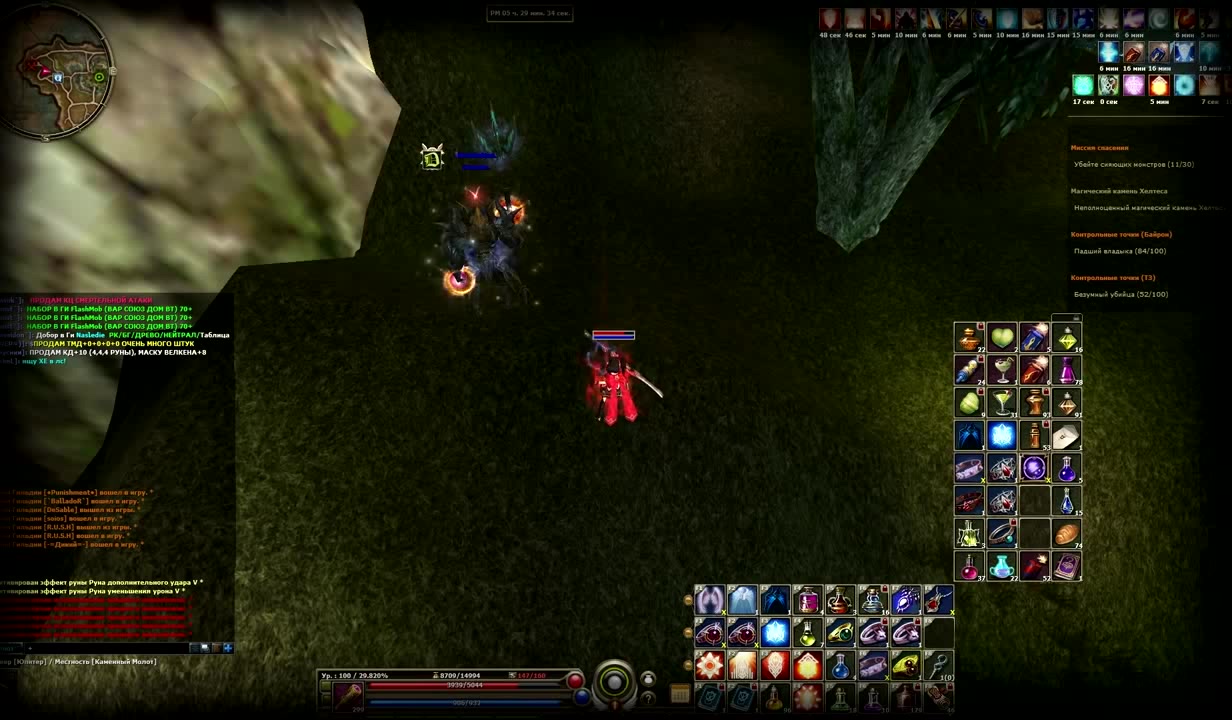Screen dimensions: 1232x720
Task: Select the fire orb buff icon
Action: point(1159,85)
